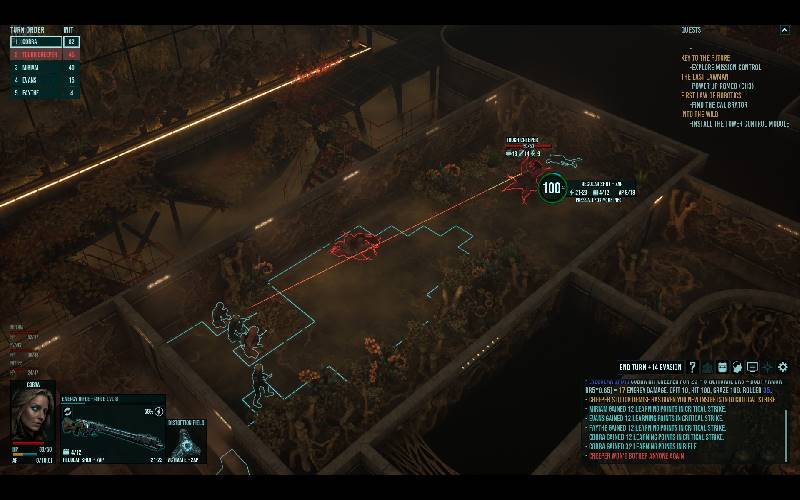Click the monitor screen icon

752,367
